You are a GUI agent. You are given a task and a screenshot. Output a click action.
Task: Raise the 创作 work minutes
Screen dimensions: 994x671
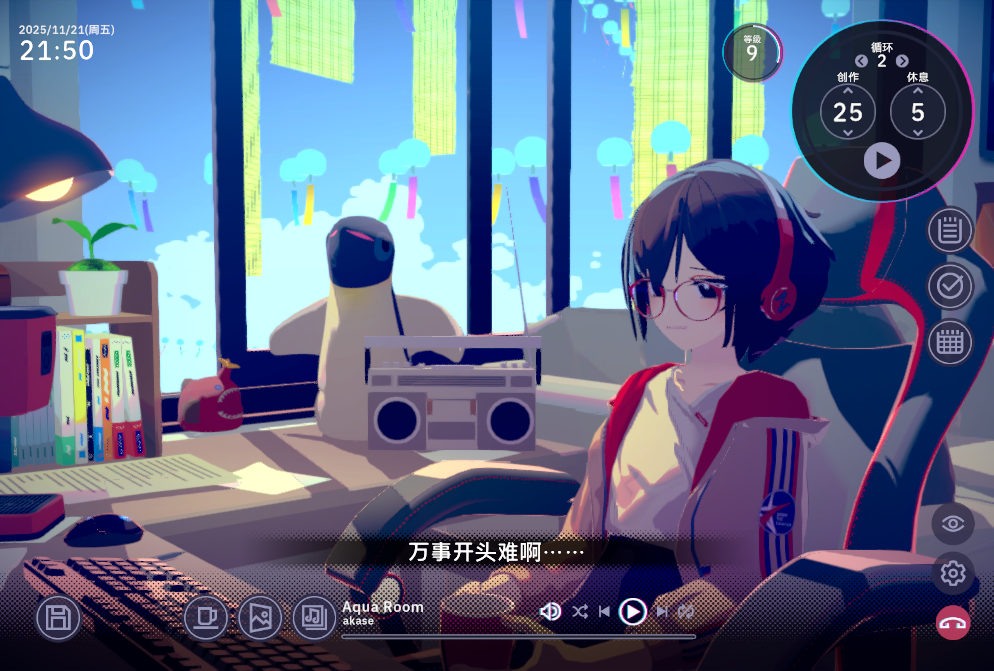click(848, 91)
